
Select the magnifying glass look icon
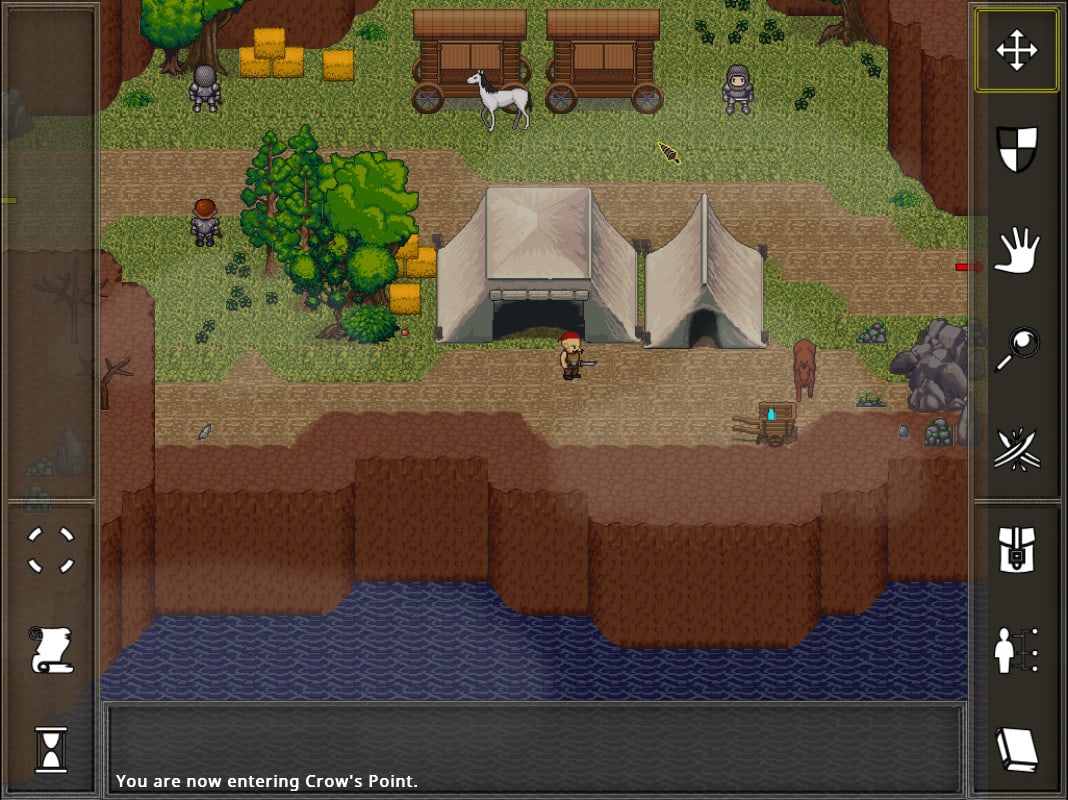point(1017,350)
